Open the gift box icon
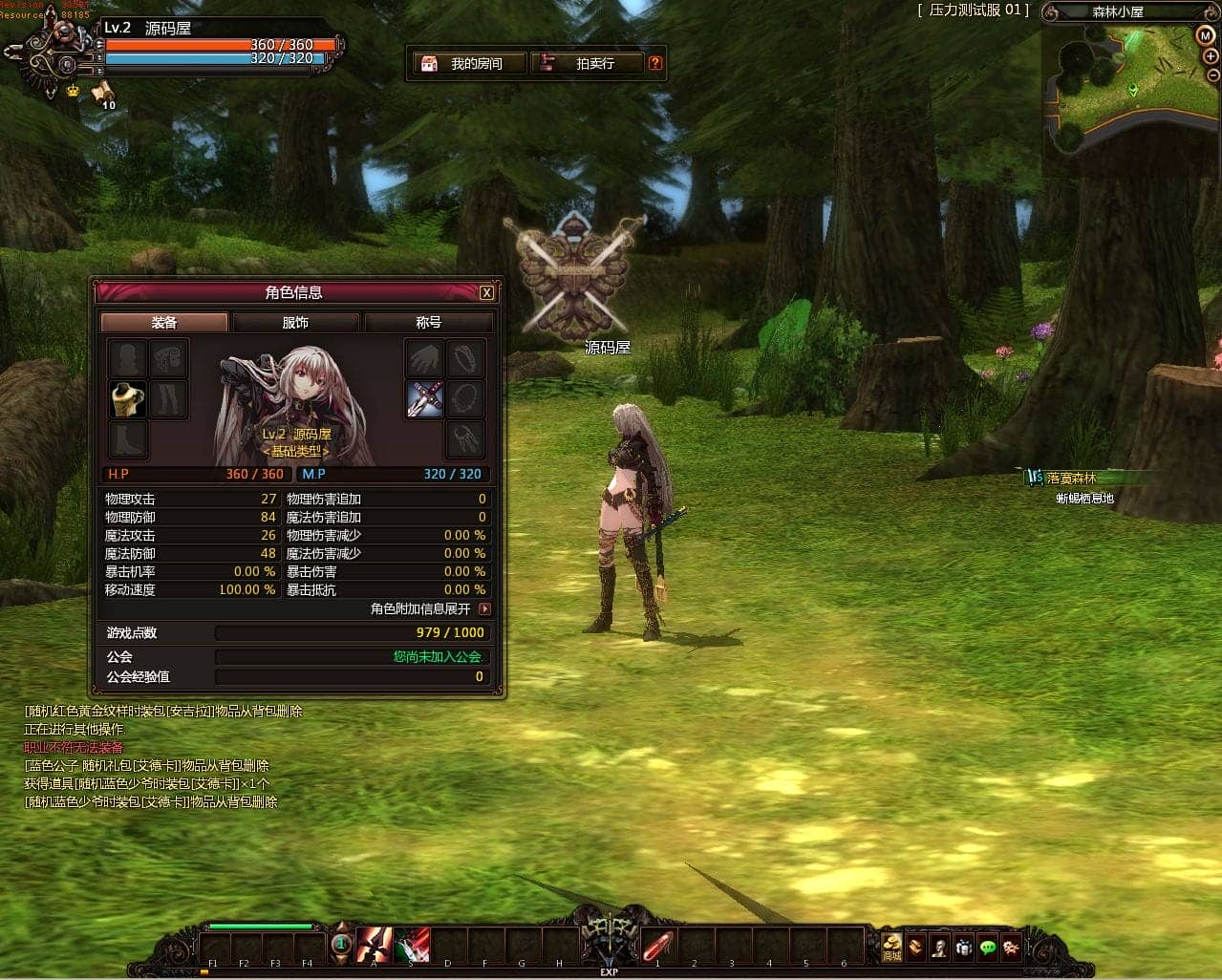 [963, 947]
